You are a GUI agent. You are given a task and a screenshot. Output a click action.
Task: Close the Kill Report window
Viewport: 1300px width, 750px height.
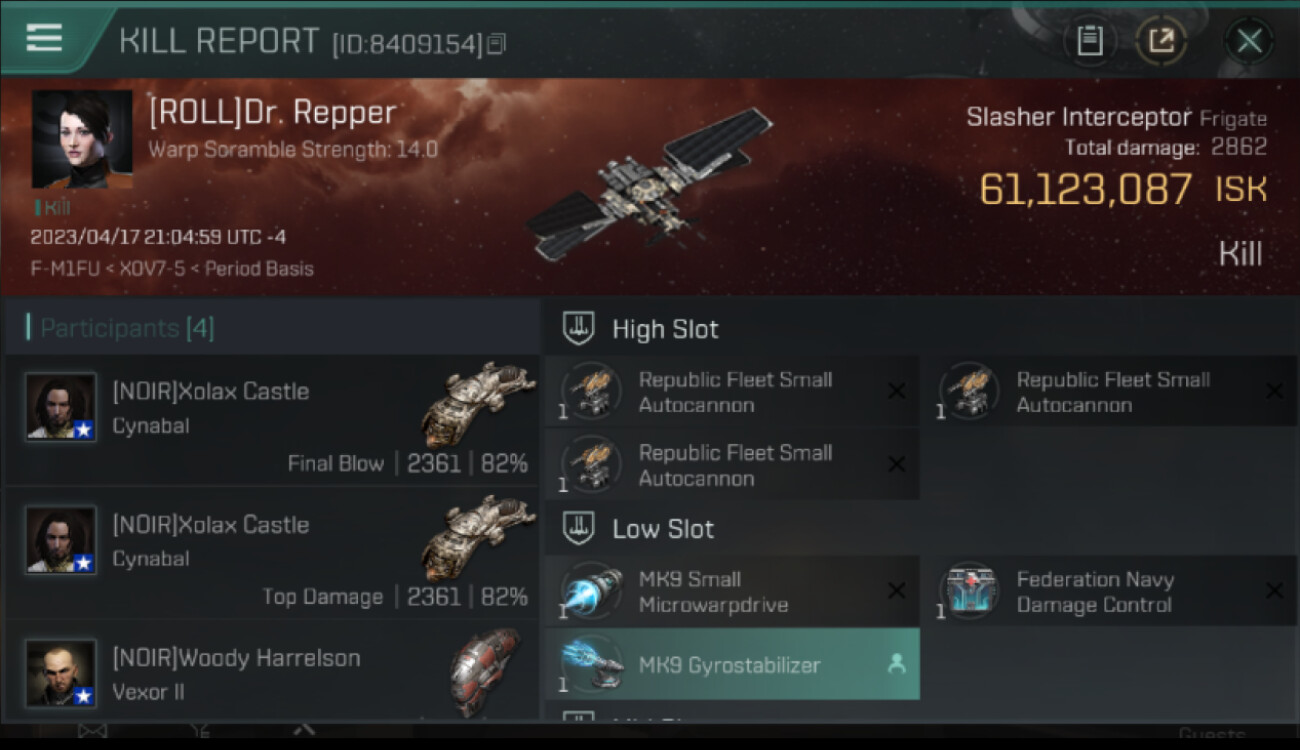1249,41
